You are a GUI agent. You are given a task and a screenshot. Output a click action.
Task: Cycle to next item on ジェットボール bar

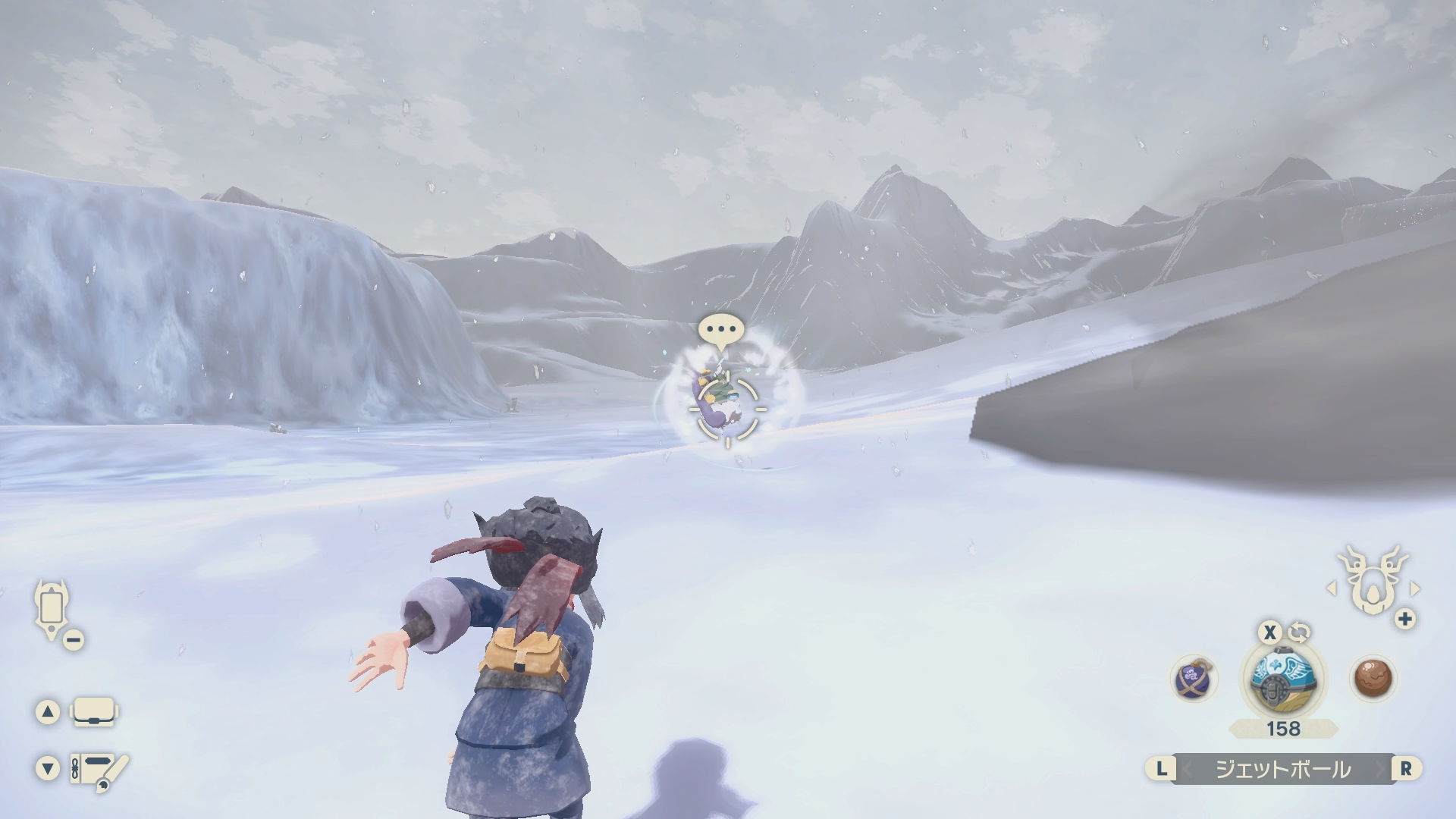(x=1406, y=769)
